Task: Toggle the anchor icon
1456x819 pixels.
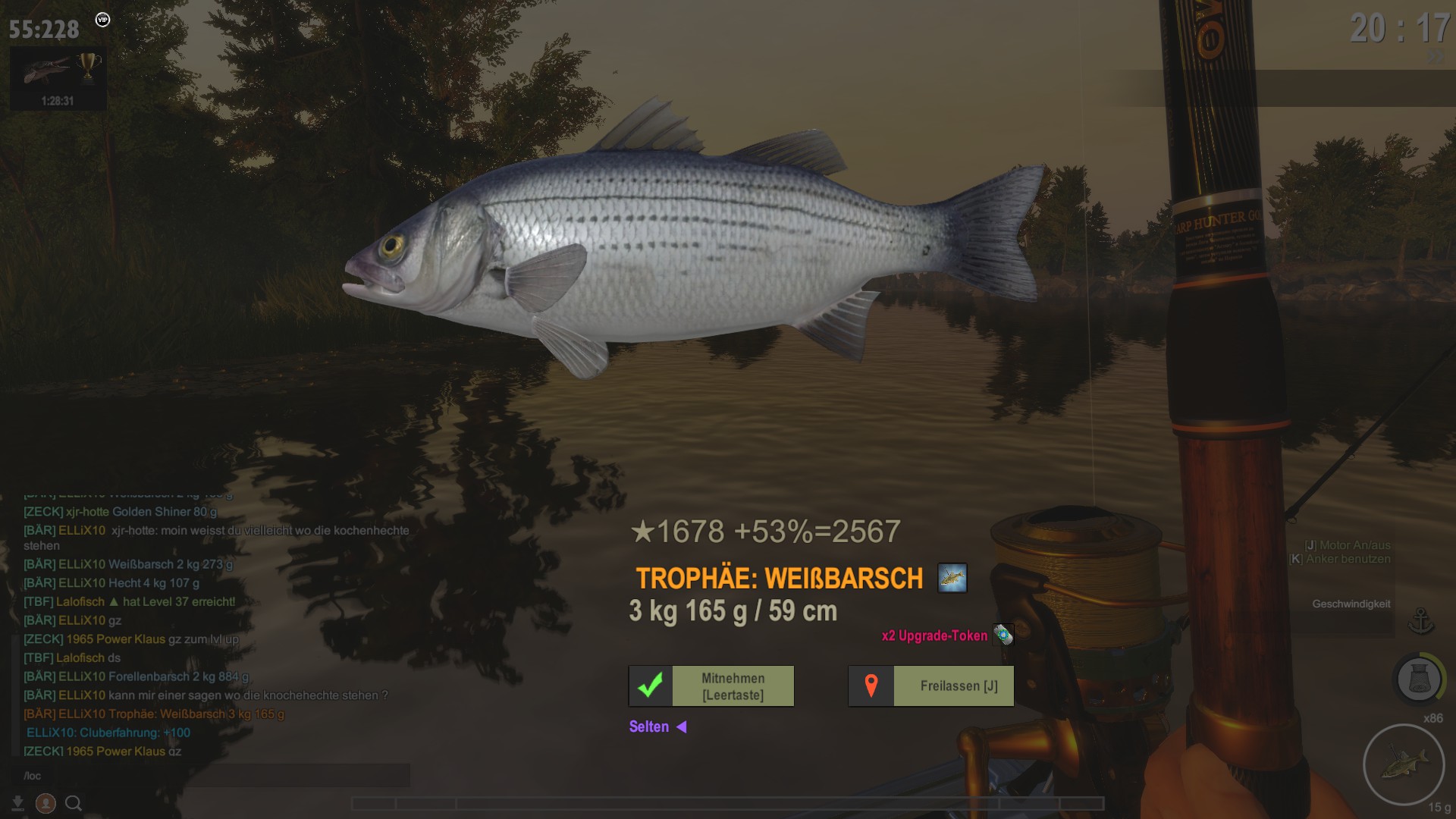Action: click(1420, 621)
